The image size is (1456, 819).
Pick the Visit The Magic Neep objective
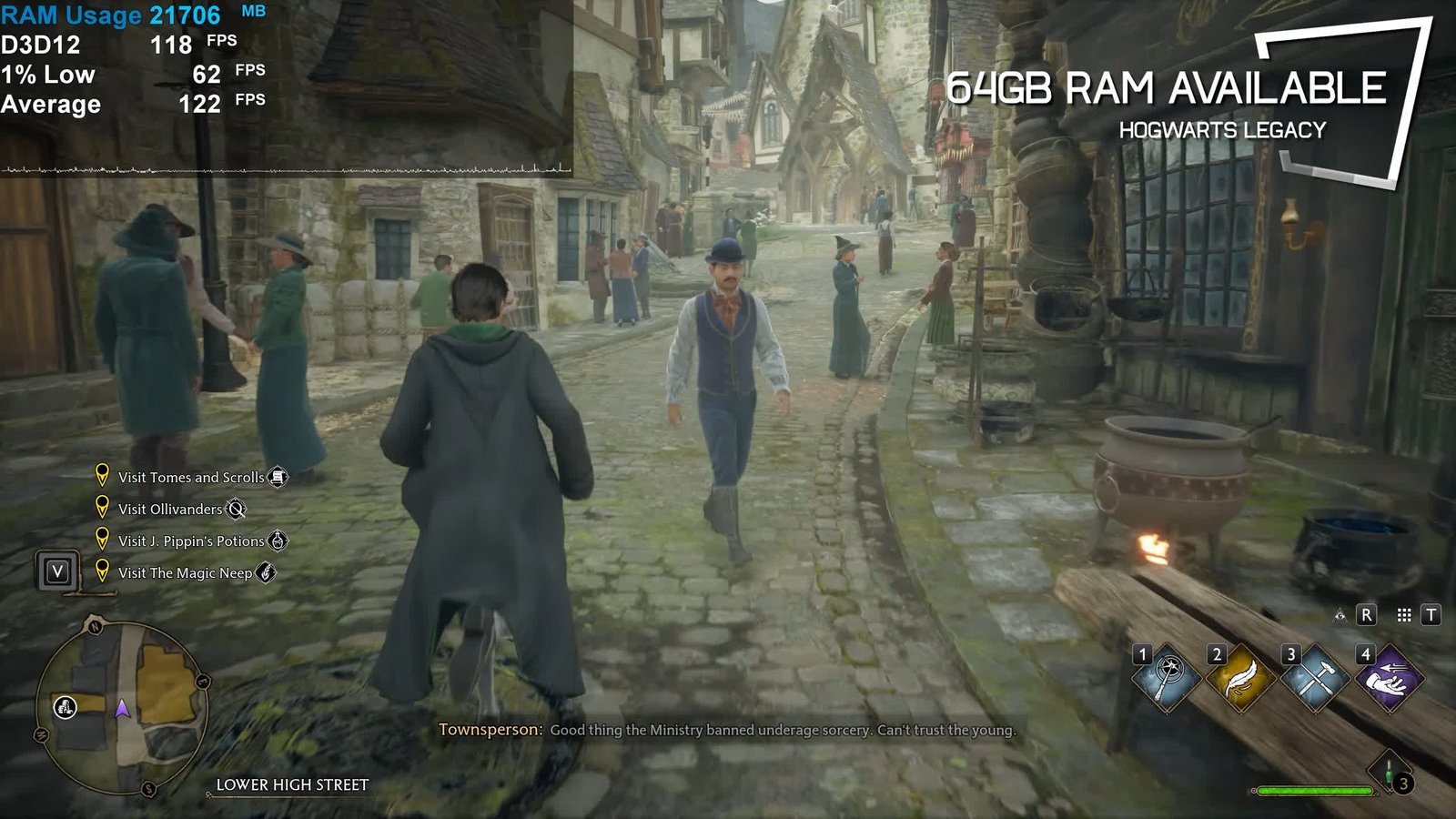[x=185, y=572]
